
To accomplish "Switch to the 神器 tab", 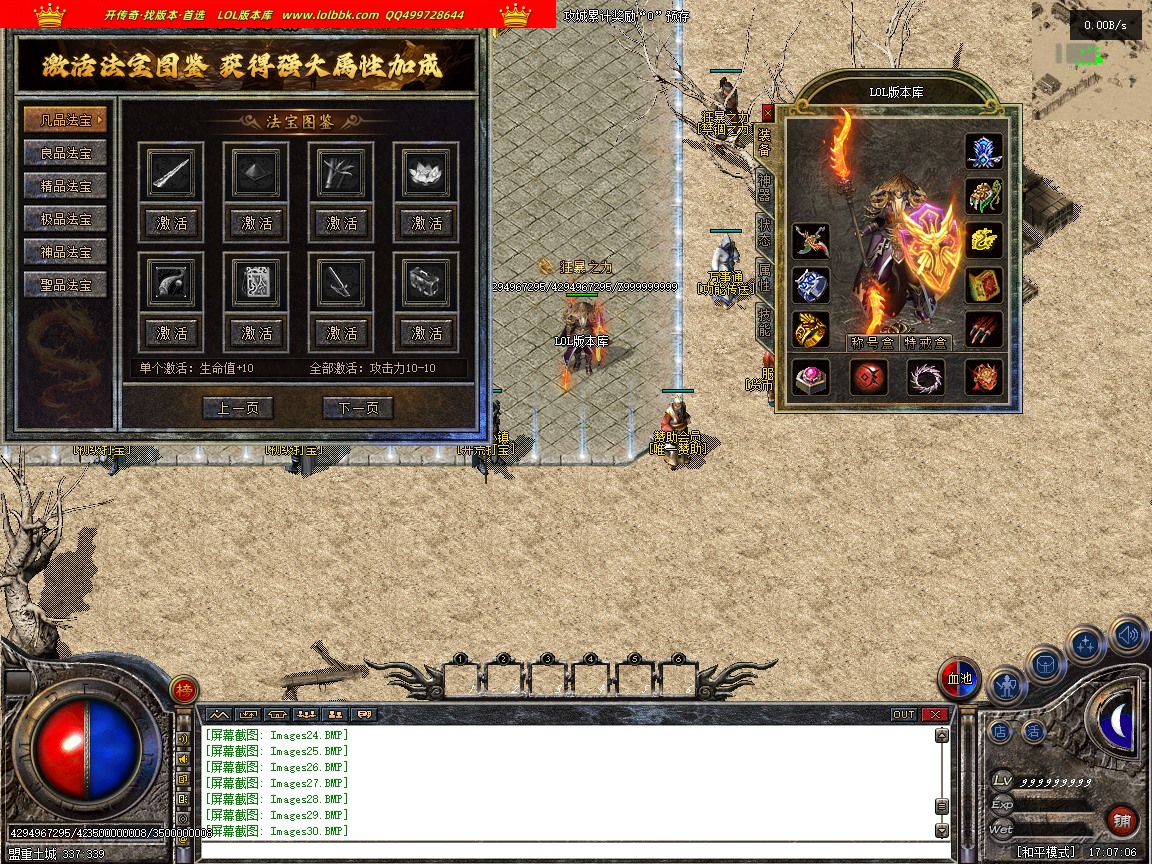I will (764, 186).
